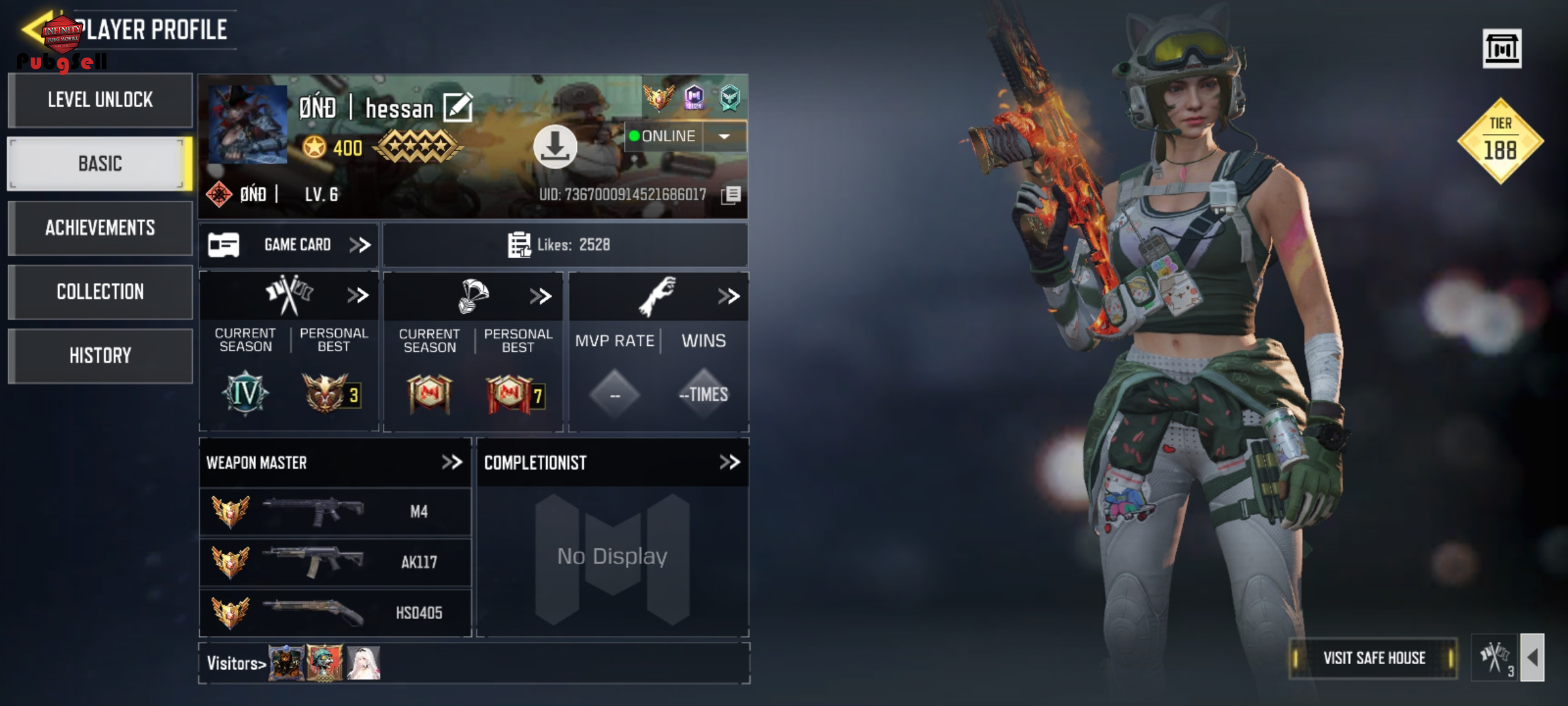Expand the Completionist section

pyautogui.click(x=729, y=463)
